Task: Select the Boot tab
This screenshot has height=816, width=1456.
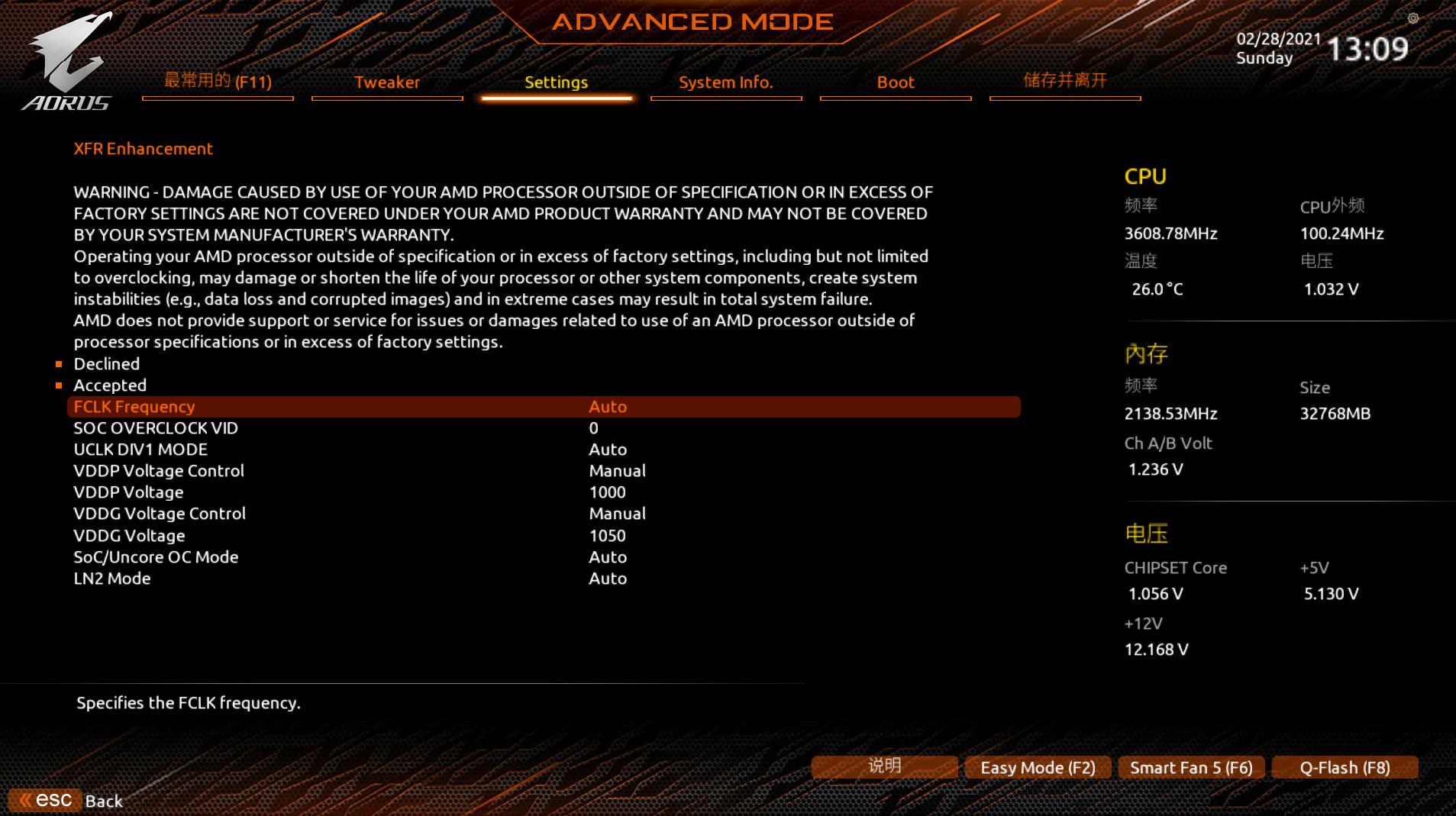Action: (895, 82)
